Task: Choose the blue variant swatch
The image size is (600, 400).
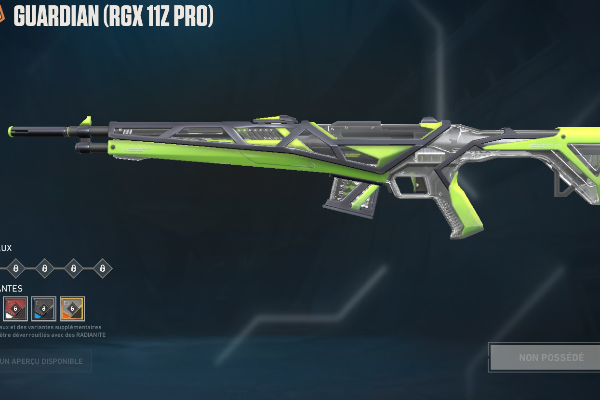Action: (x=43, y=309)
